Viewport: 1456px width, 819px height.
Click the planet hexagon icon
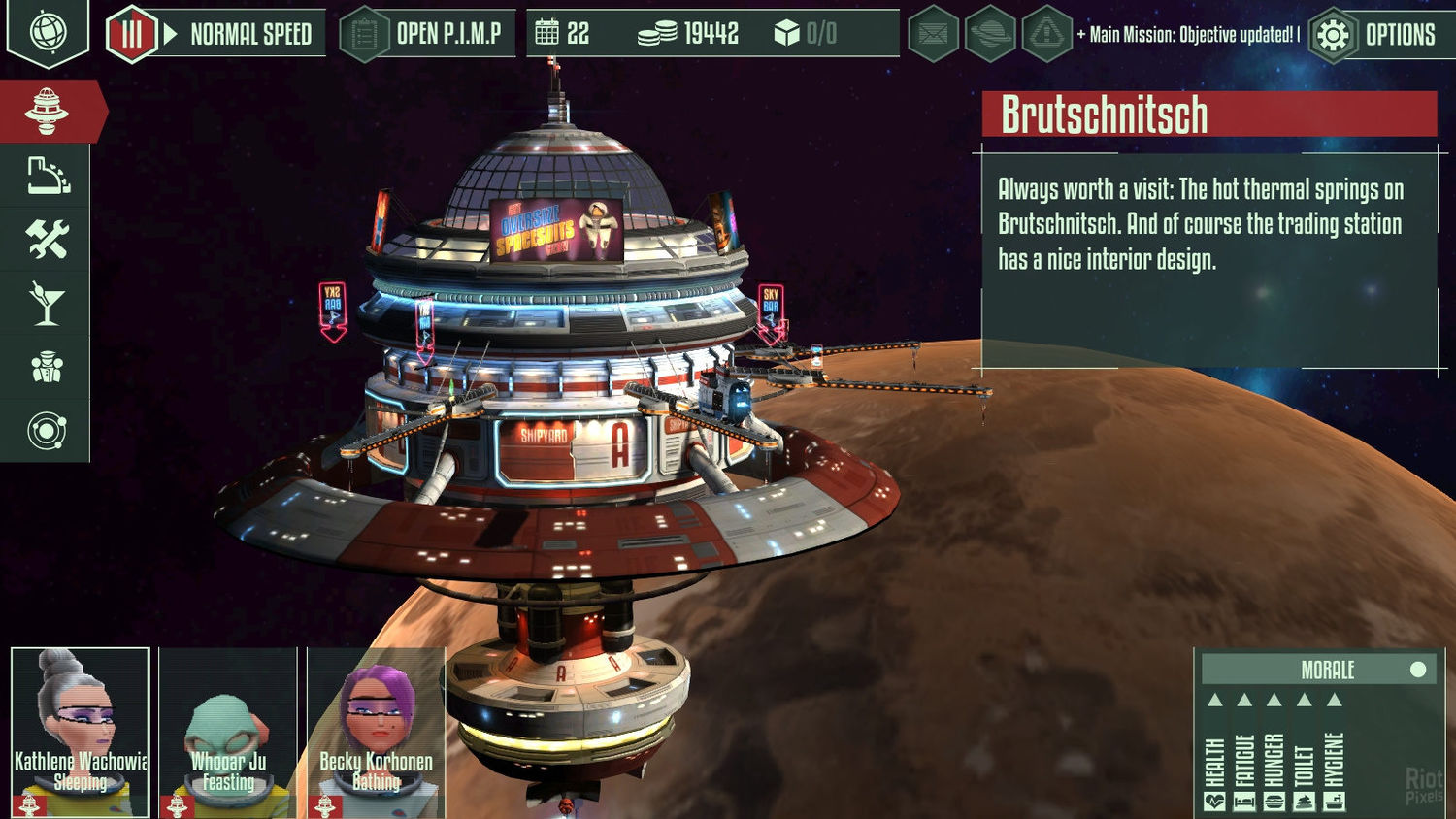(x=990, y=36)
